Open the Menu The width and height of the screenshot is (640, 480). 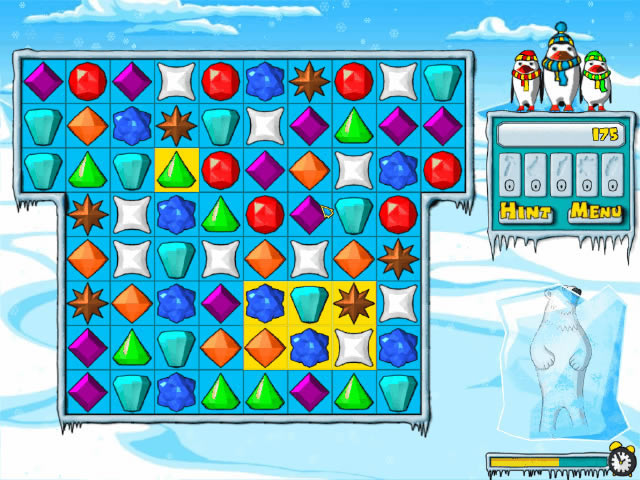595,211
